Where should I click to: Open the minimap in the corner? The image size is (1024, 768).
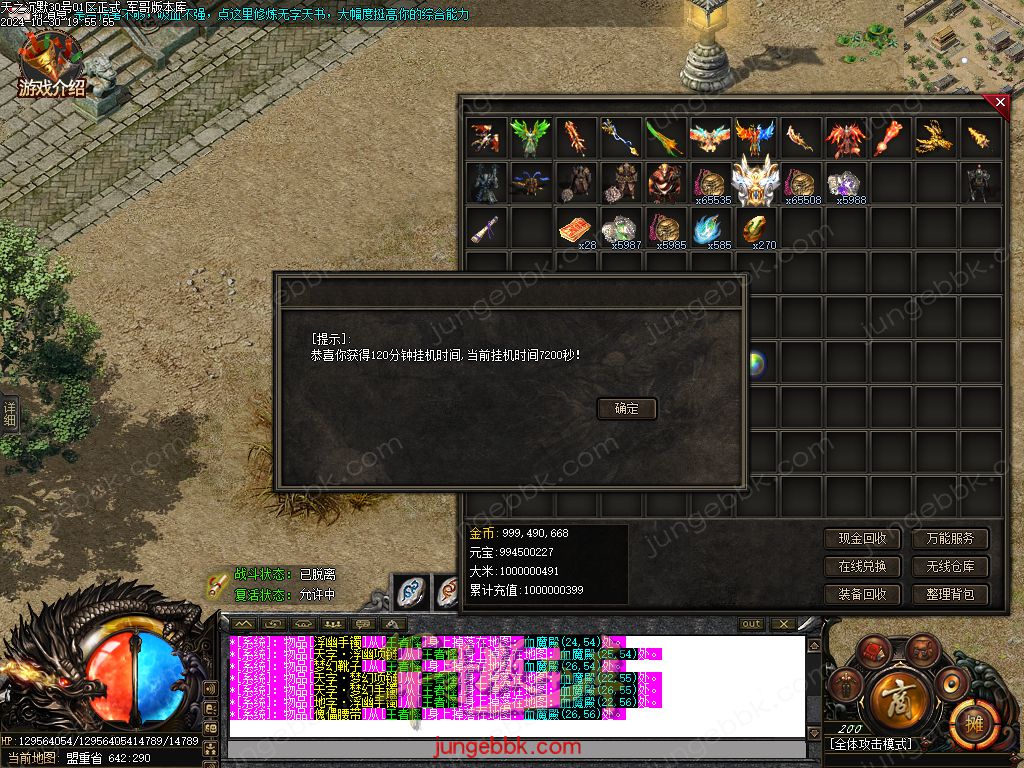point(964,40)
